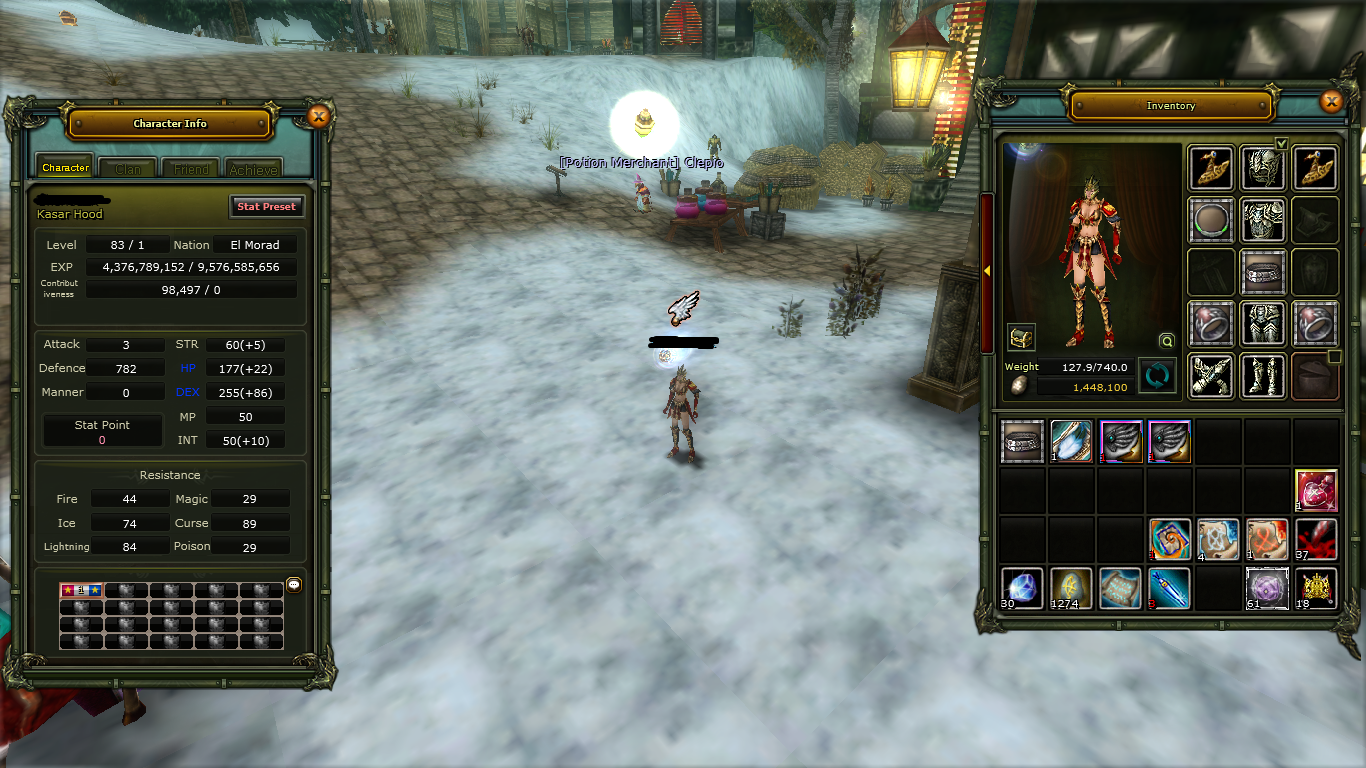Click the magnifier icon on character preview
This screenshot has width=1366, height=768.
coord(1166,339)
